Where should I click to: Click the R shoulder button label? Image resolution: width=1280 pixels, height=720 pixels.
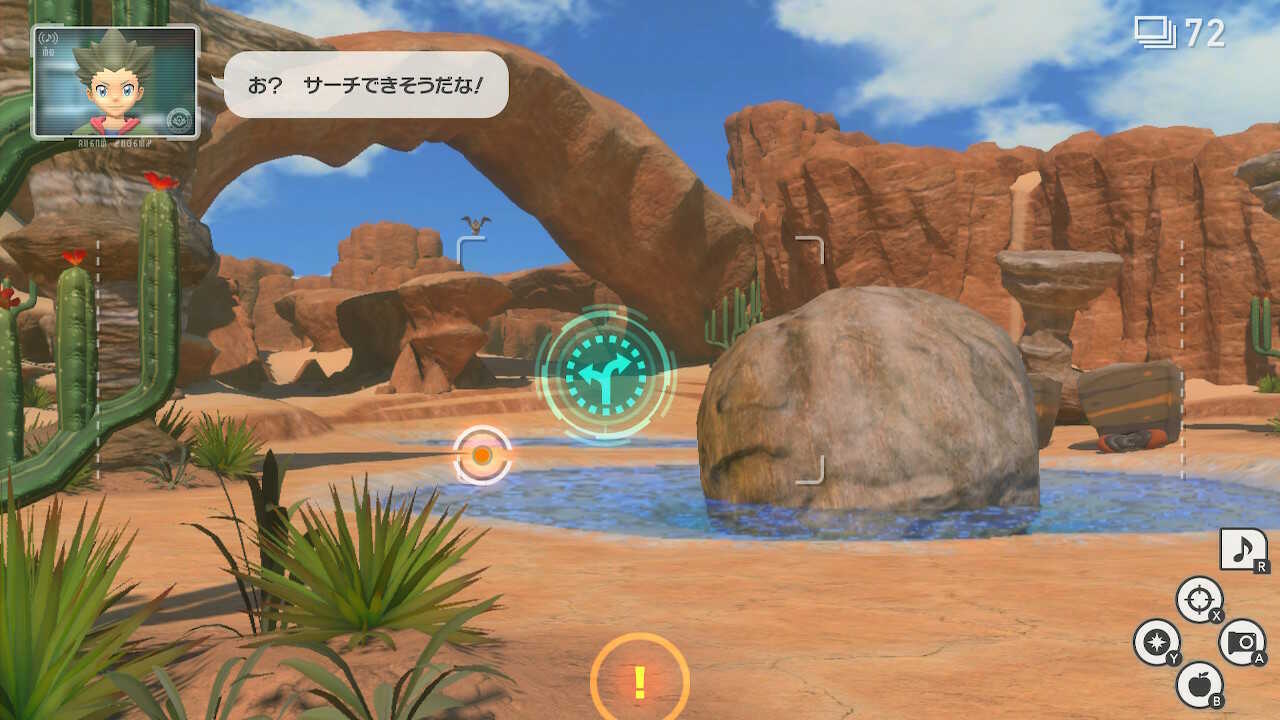coord(1261,567)
